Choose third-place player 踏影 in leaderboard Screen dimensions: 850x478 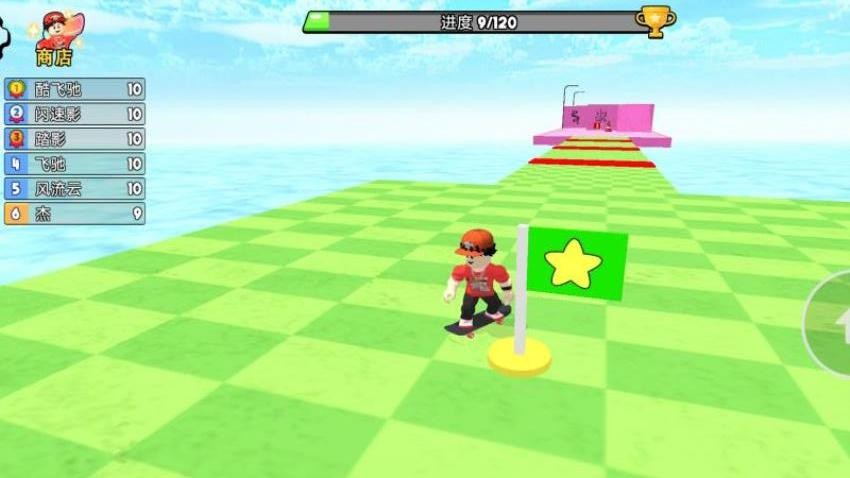(x=75, y=139)
